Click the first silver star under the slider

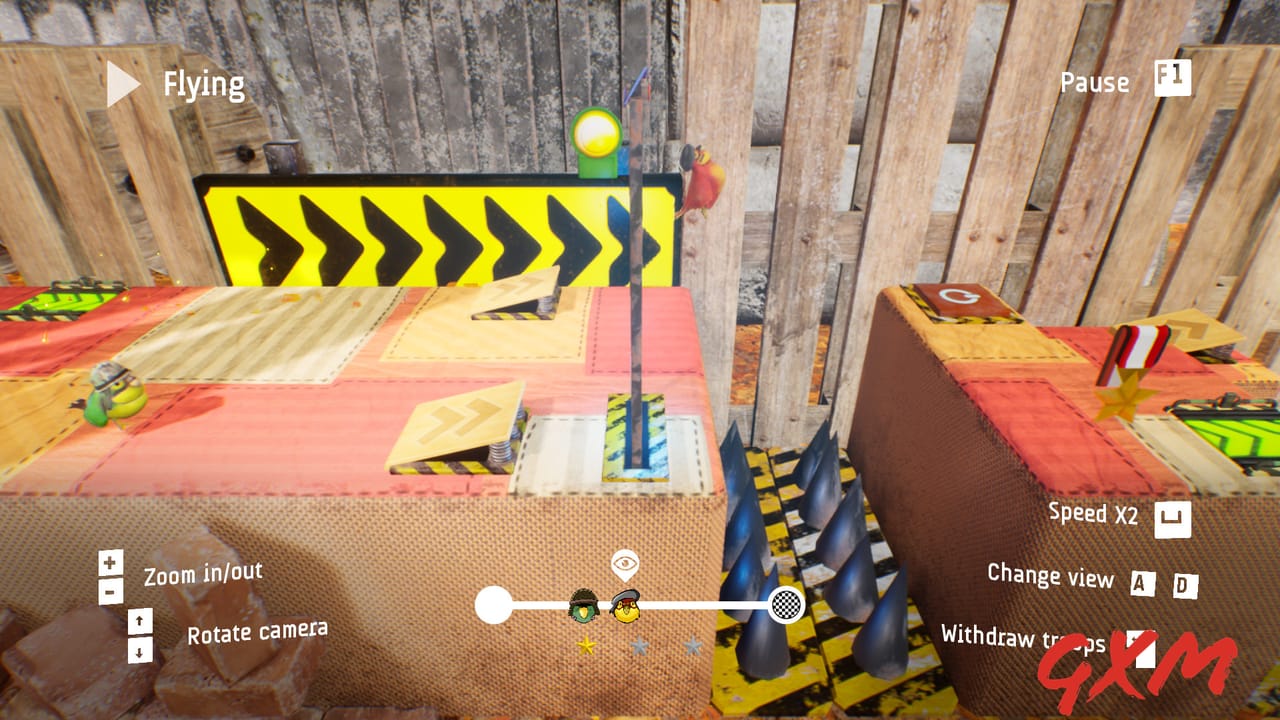coord(640,644)
